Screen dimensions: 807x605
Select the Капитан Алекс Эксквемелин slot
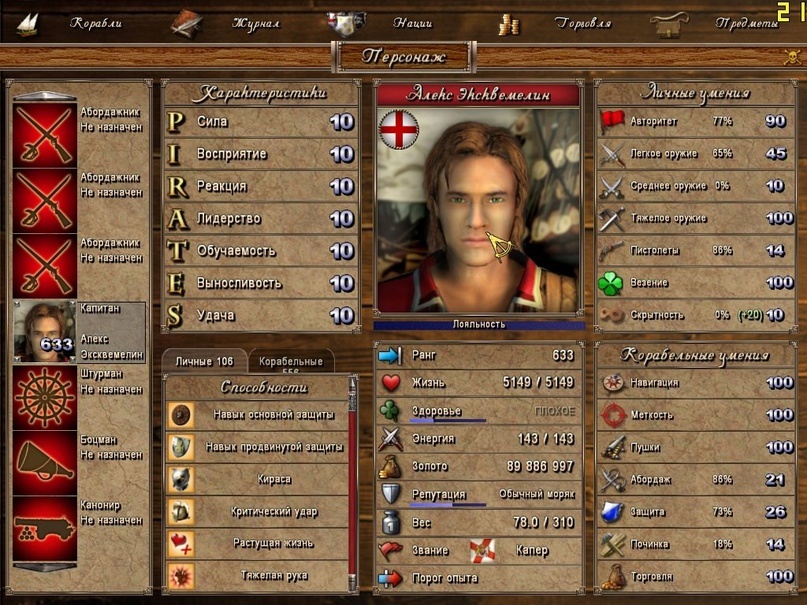click(x=78, y=331)
